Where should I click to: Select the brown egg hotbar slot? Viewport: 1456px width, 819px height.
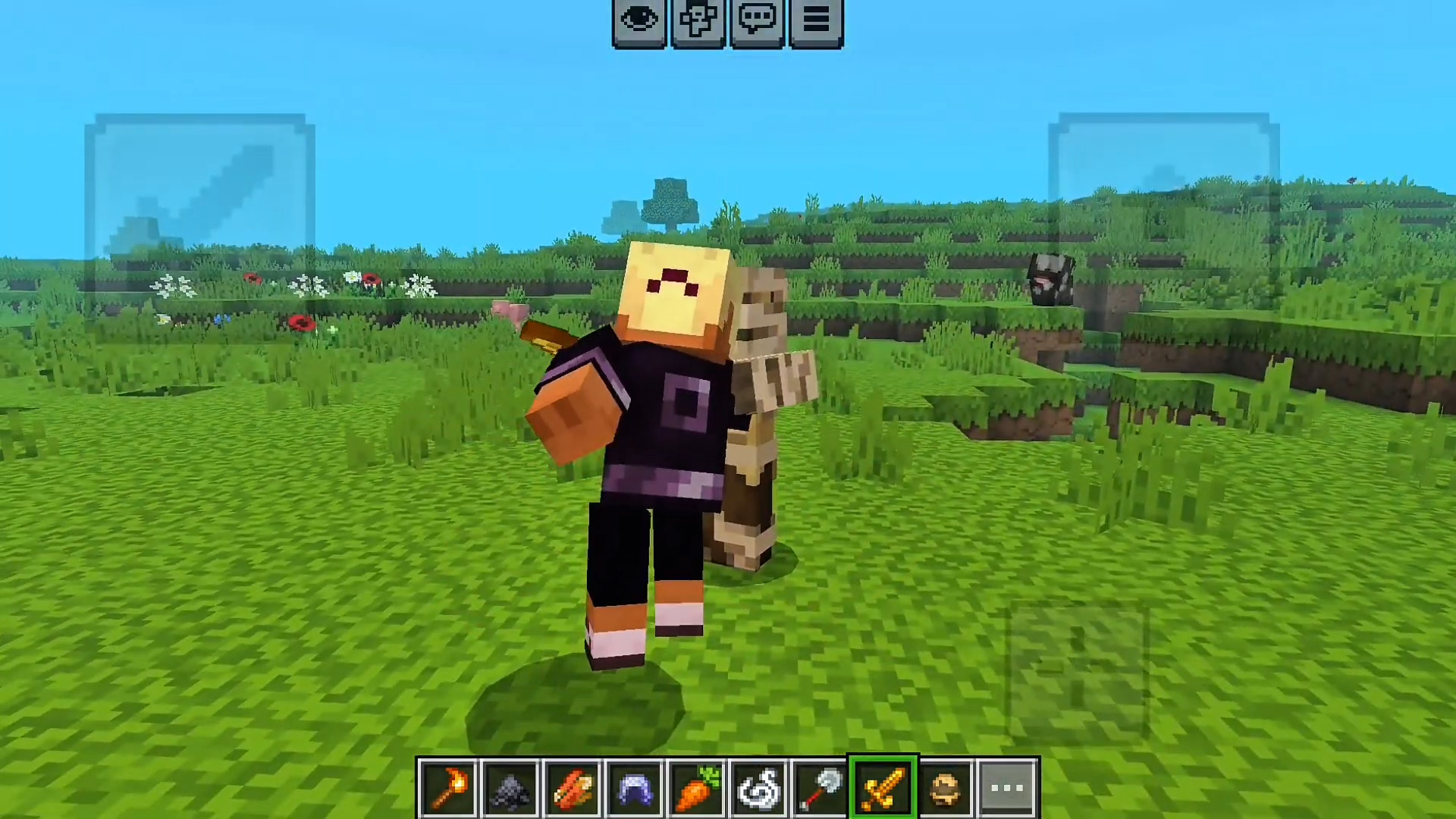pyautogui.click(x=945, y=786)
